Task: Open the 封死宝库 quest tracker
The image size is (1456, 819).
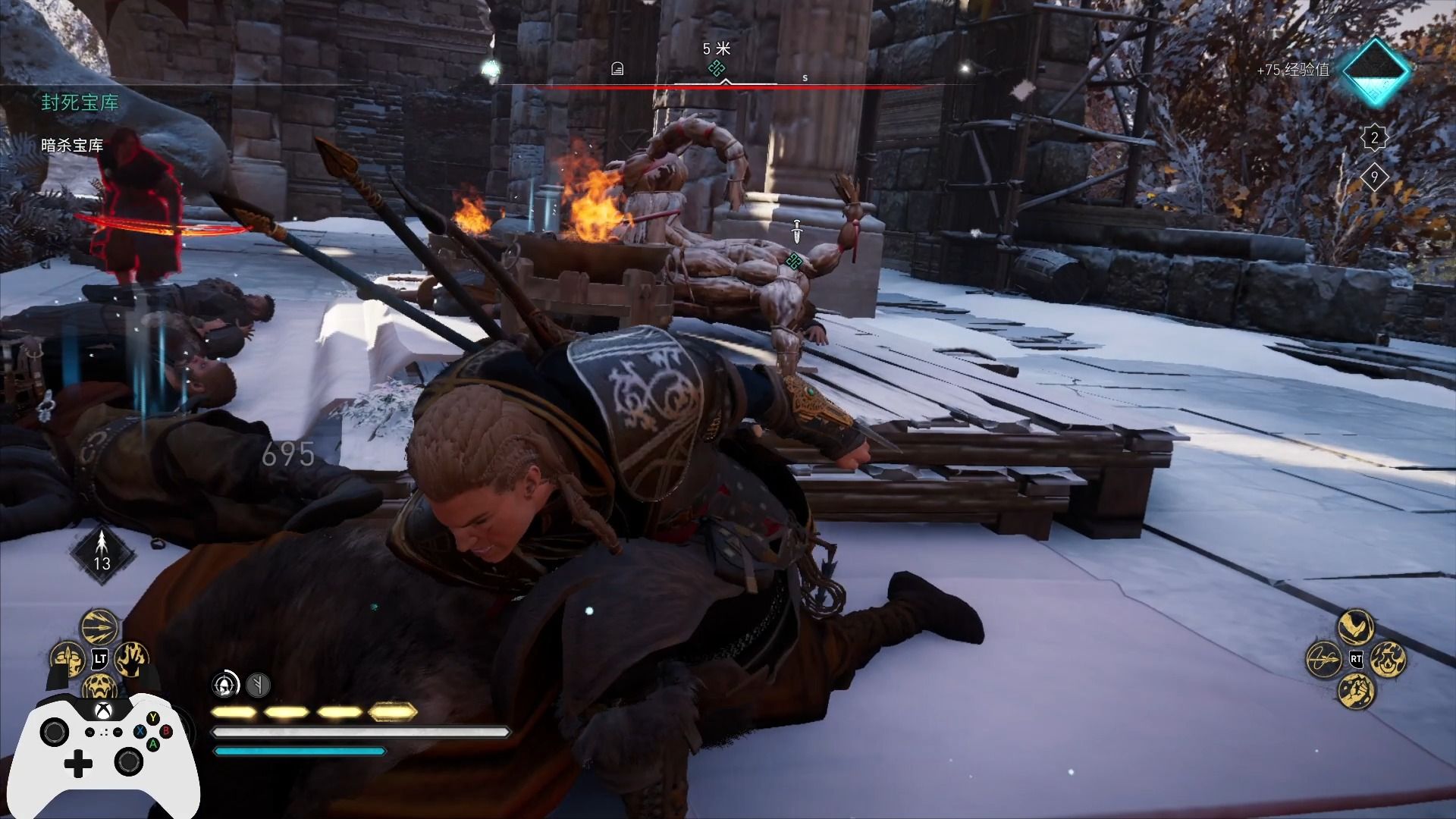Action: tap(80, 103)
